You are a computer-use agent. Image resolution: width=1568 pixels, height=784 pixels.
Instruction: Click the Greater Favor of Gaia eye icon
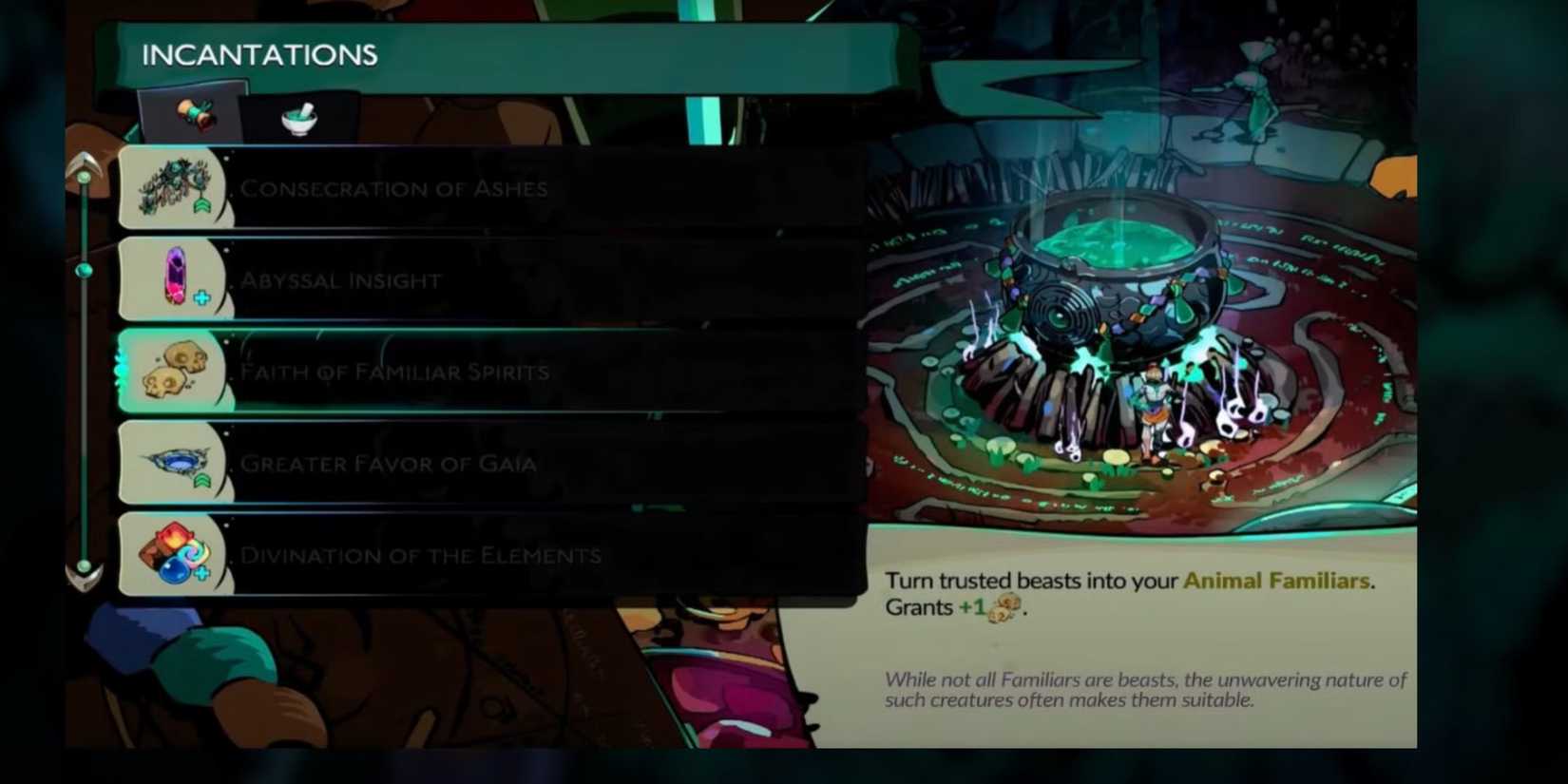tap(174, 462)
